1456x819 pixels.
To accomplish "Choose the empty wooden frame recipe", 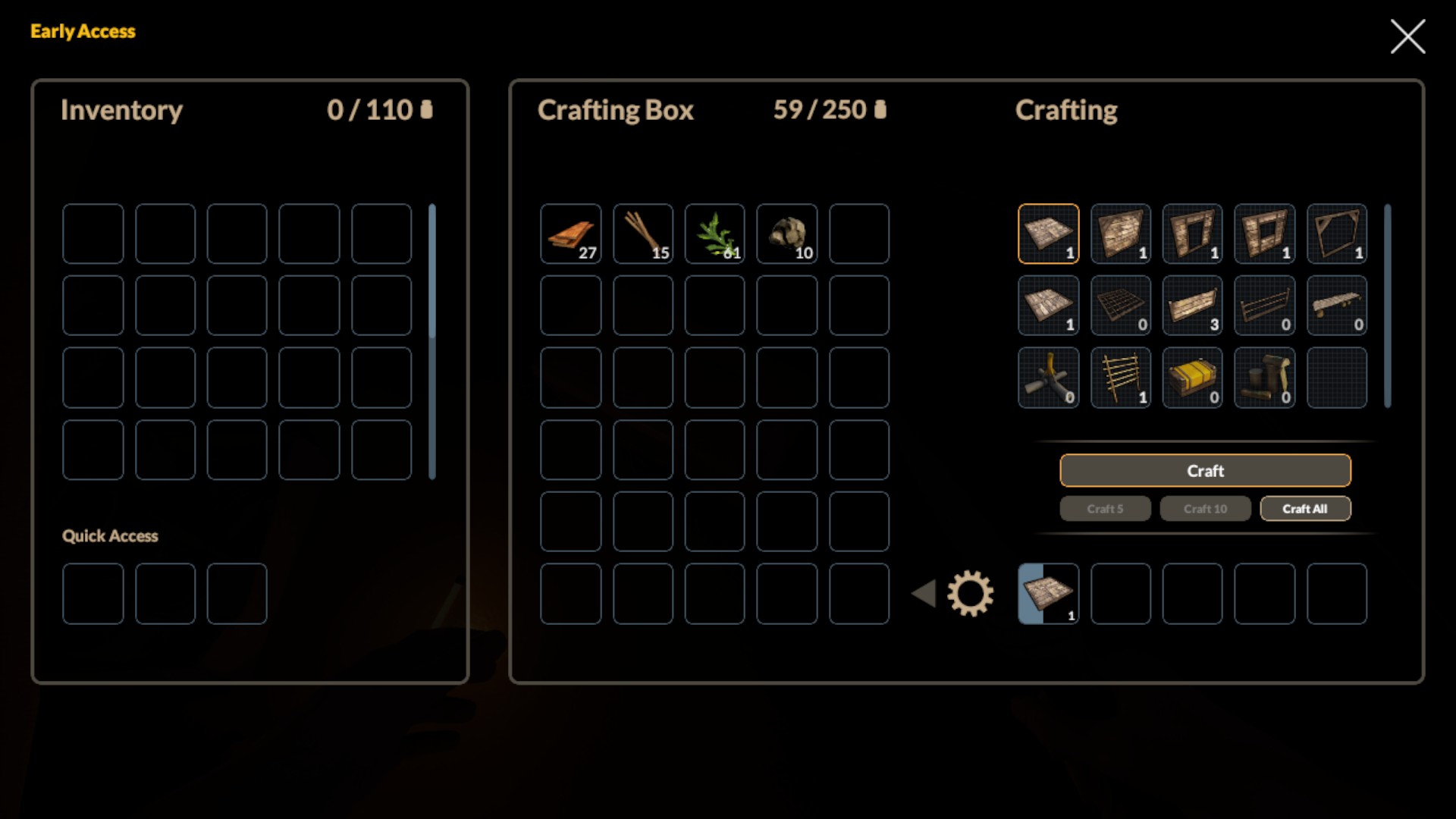I will (1337, 234).
